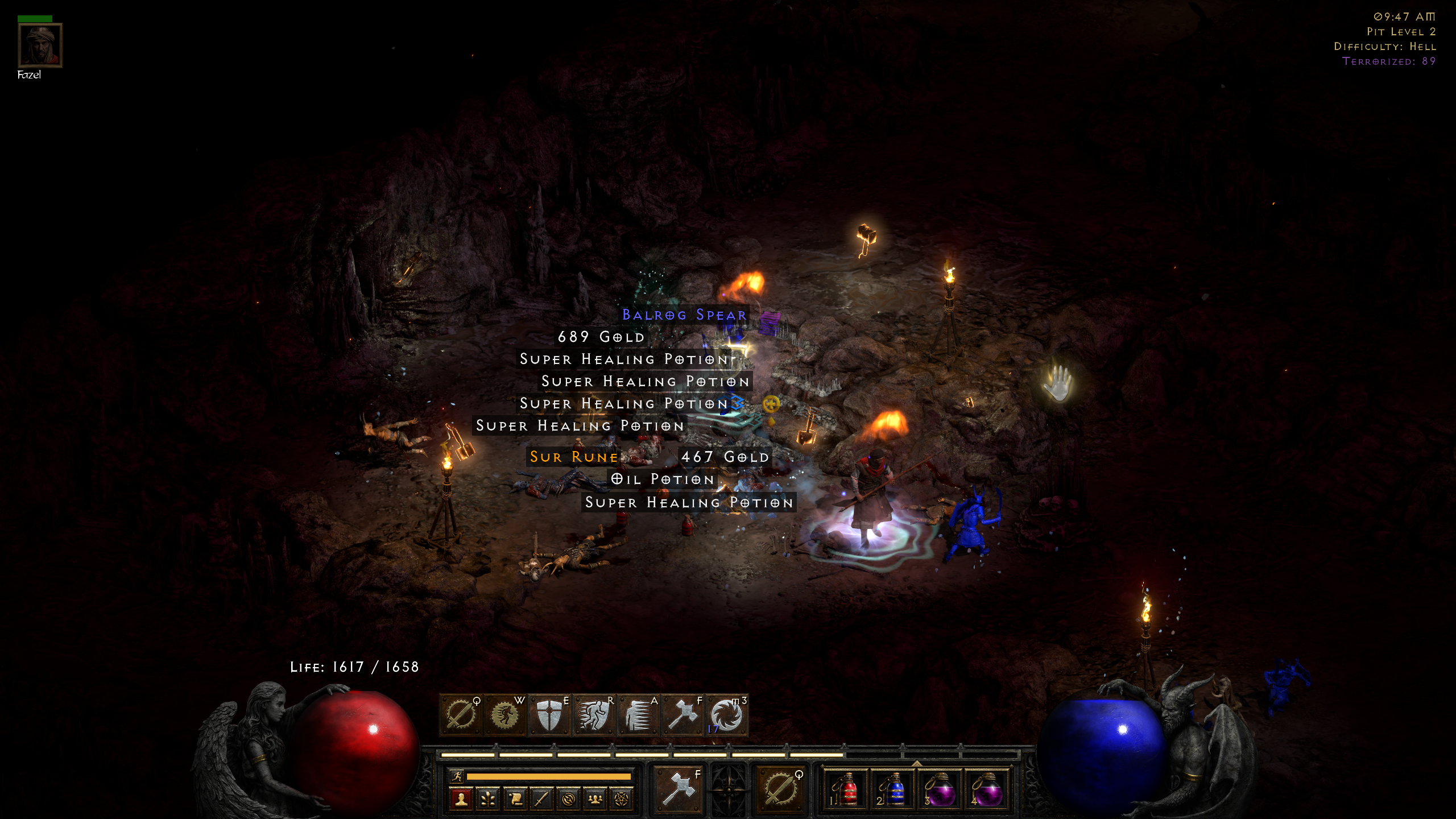Toggle the run/walk button
Image resolution: width=1456 pixels, height=819 pixels.
(456, 776)
